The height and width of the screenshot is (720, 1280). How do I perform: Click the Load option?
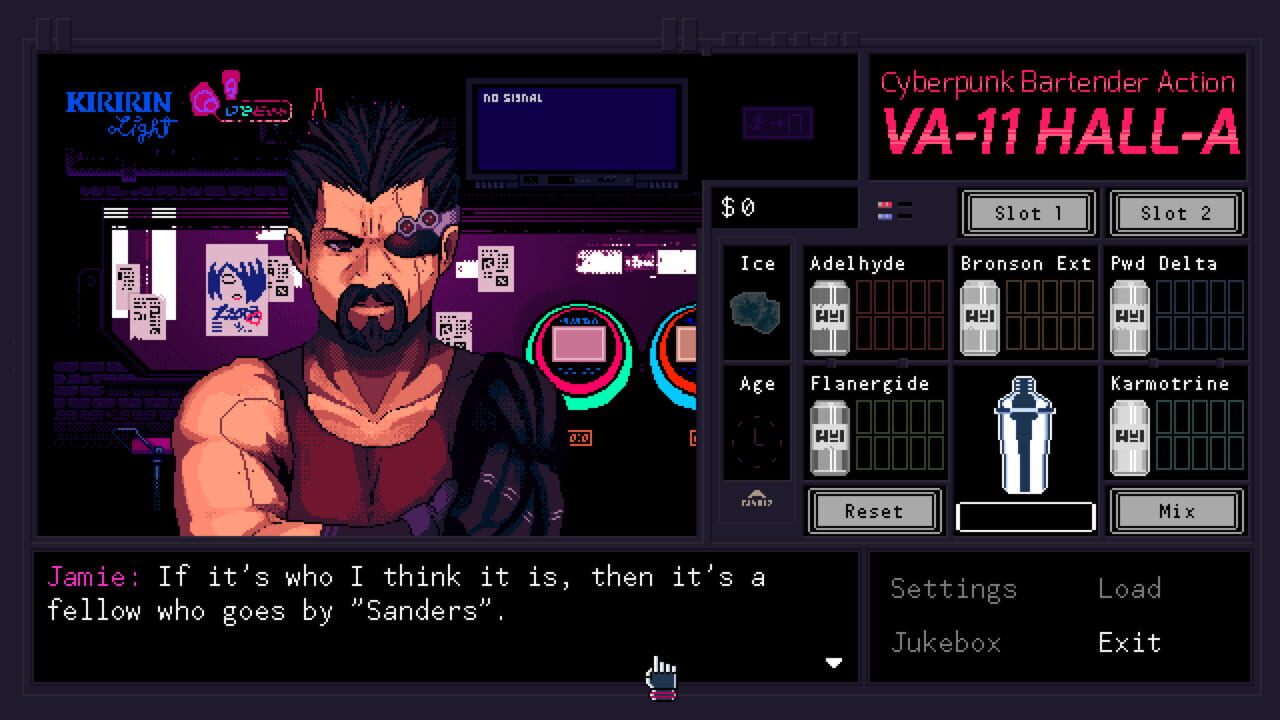(x=1131, y=589)
